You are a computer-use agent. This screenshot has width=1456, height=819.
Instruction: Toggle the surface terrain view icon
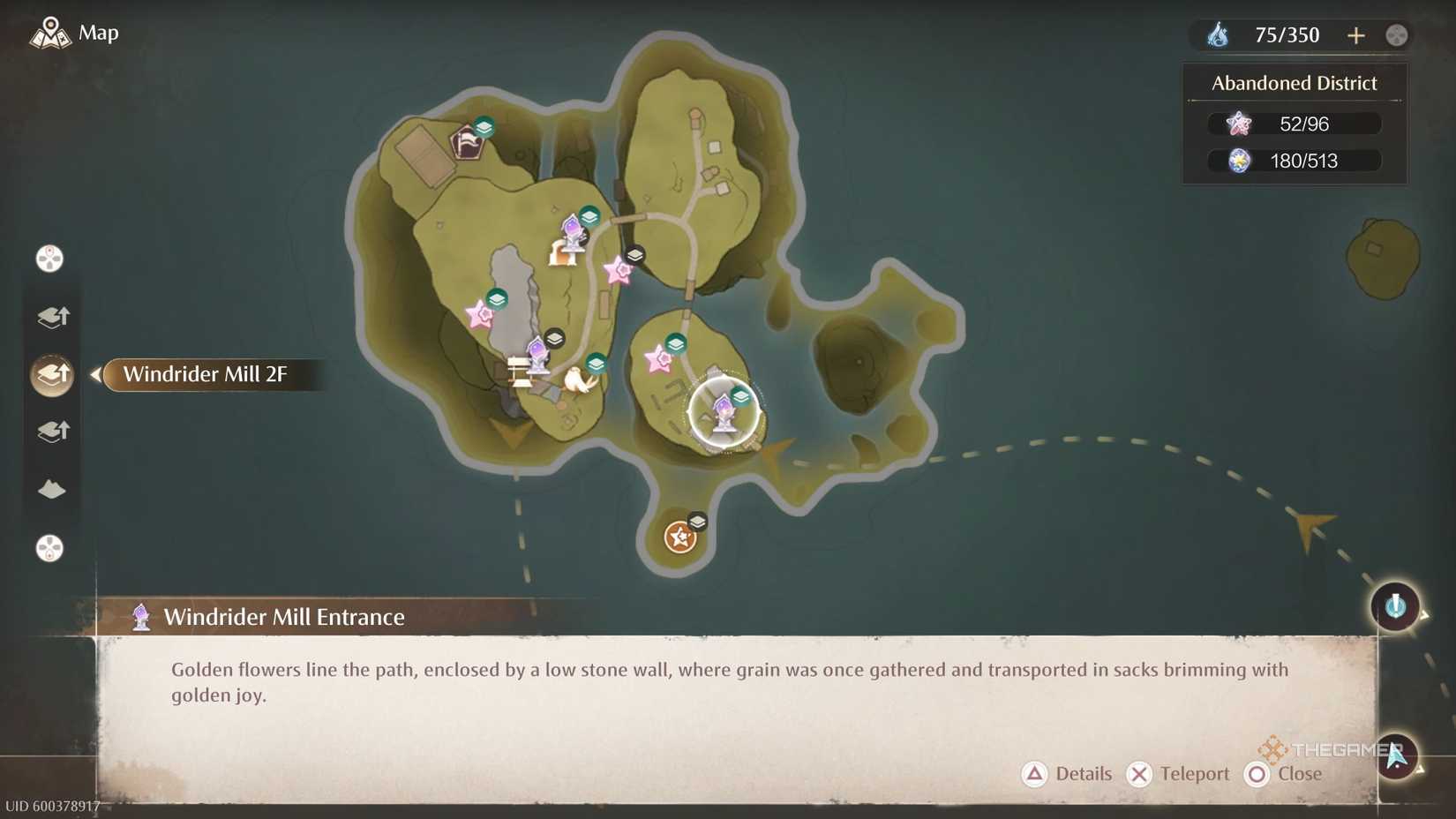click(52, 489)
